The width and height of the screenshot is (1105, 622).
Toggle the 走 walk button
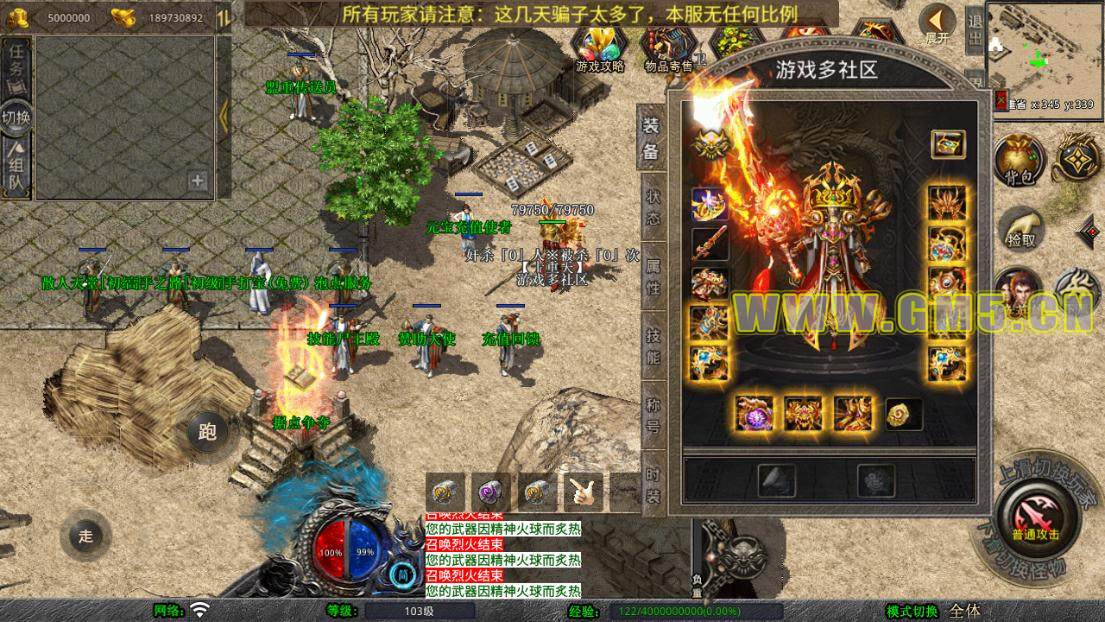pos(85,536)
